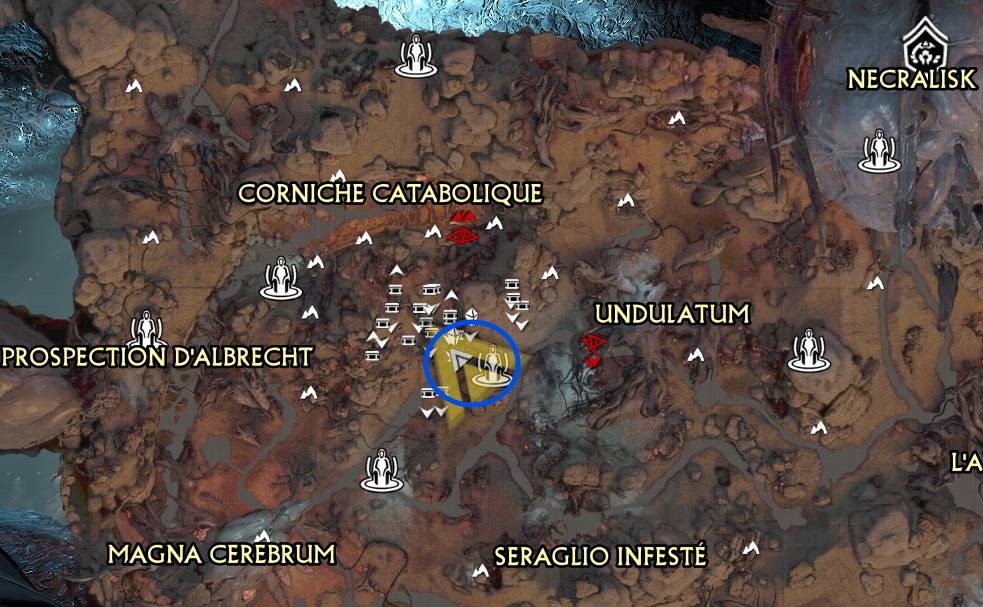This screenshot has width=983, height=607.
Task: Choose the figure marker above Magna Cerebrum
Action: click(x=380, y=469)
